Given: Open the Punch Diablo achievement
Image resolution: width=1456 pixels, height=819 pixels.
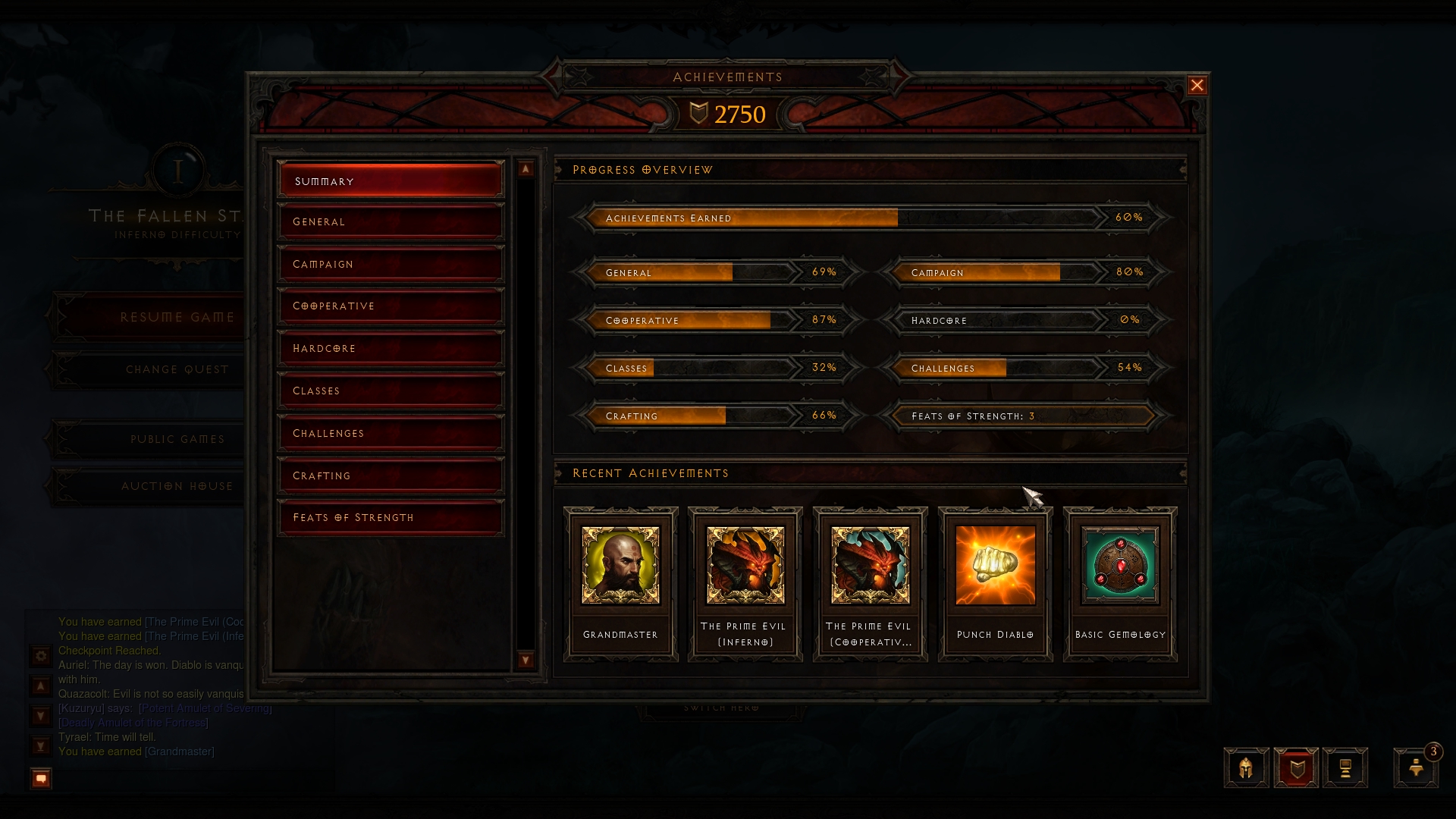Looking at the screenshot, I should pos(995,582).
